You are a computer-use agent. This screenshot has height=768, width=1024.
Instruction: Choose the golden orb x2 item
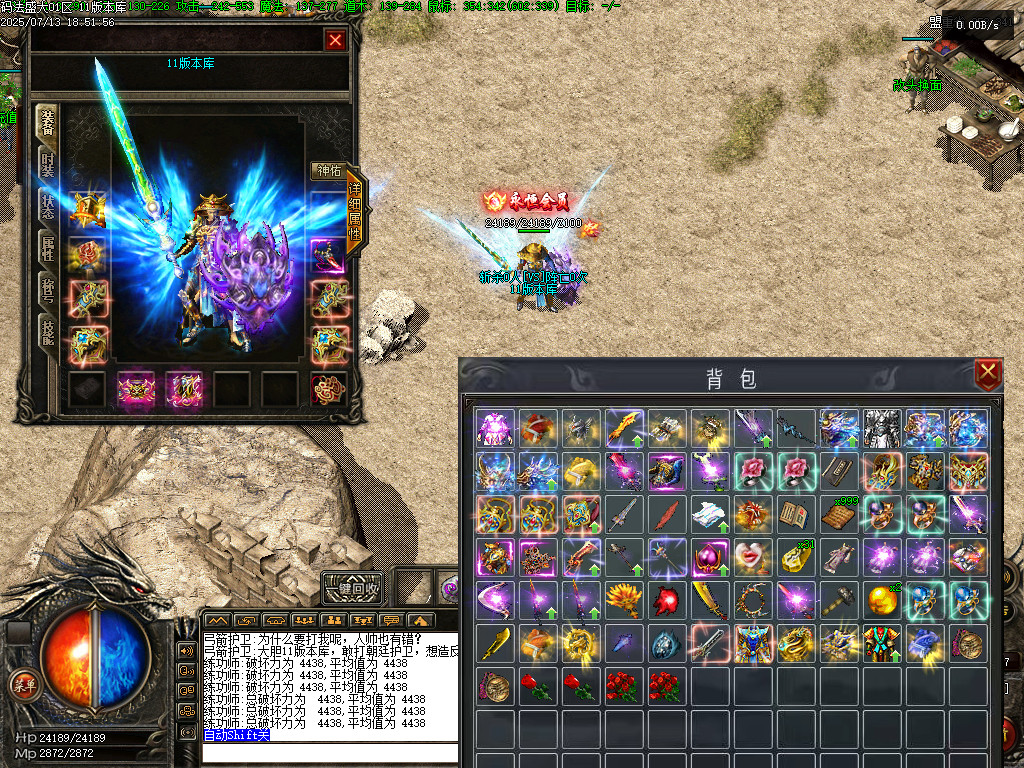[882, 600]
